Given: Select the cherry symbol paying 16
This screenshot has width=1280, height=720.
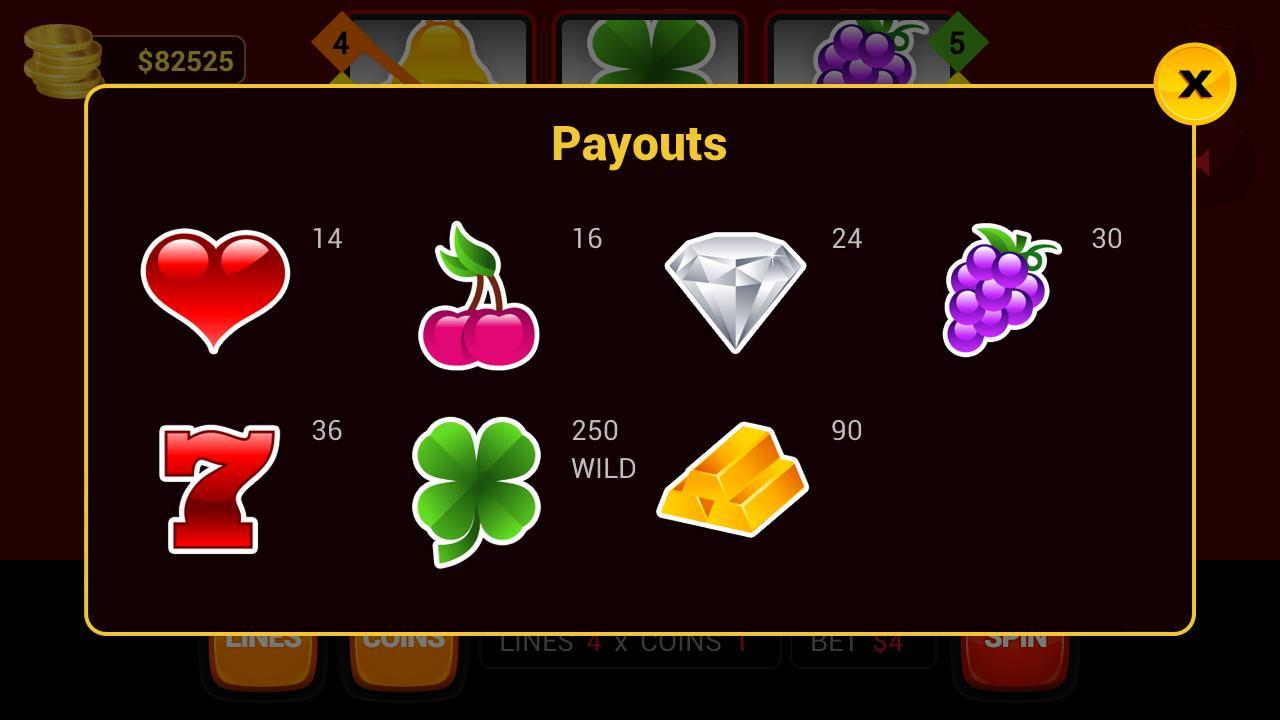Looking at the screenshot, I should click(480, 293).
